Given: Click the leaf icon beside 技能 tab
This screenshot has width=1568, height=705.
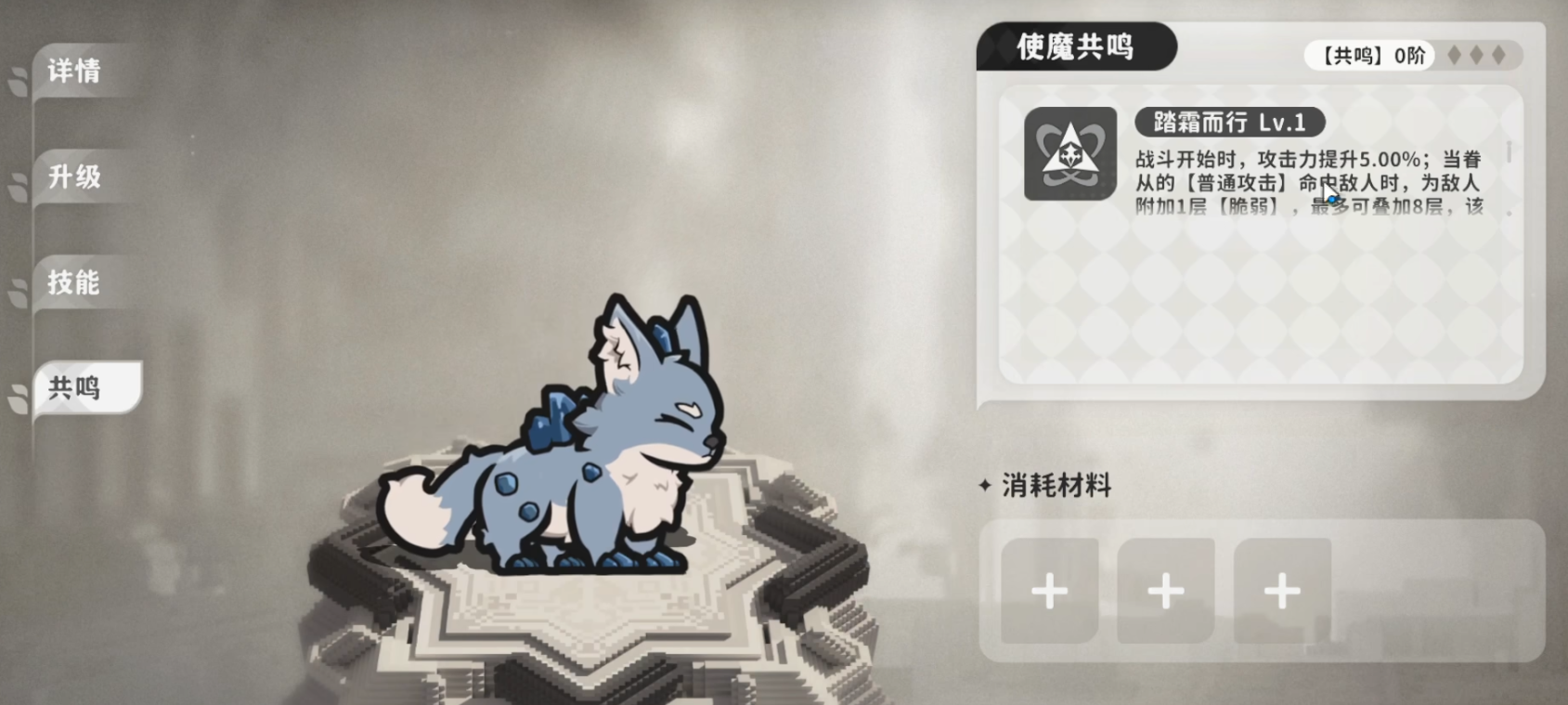Looking at the screenshot, I should click(x=17, y=294).
